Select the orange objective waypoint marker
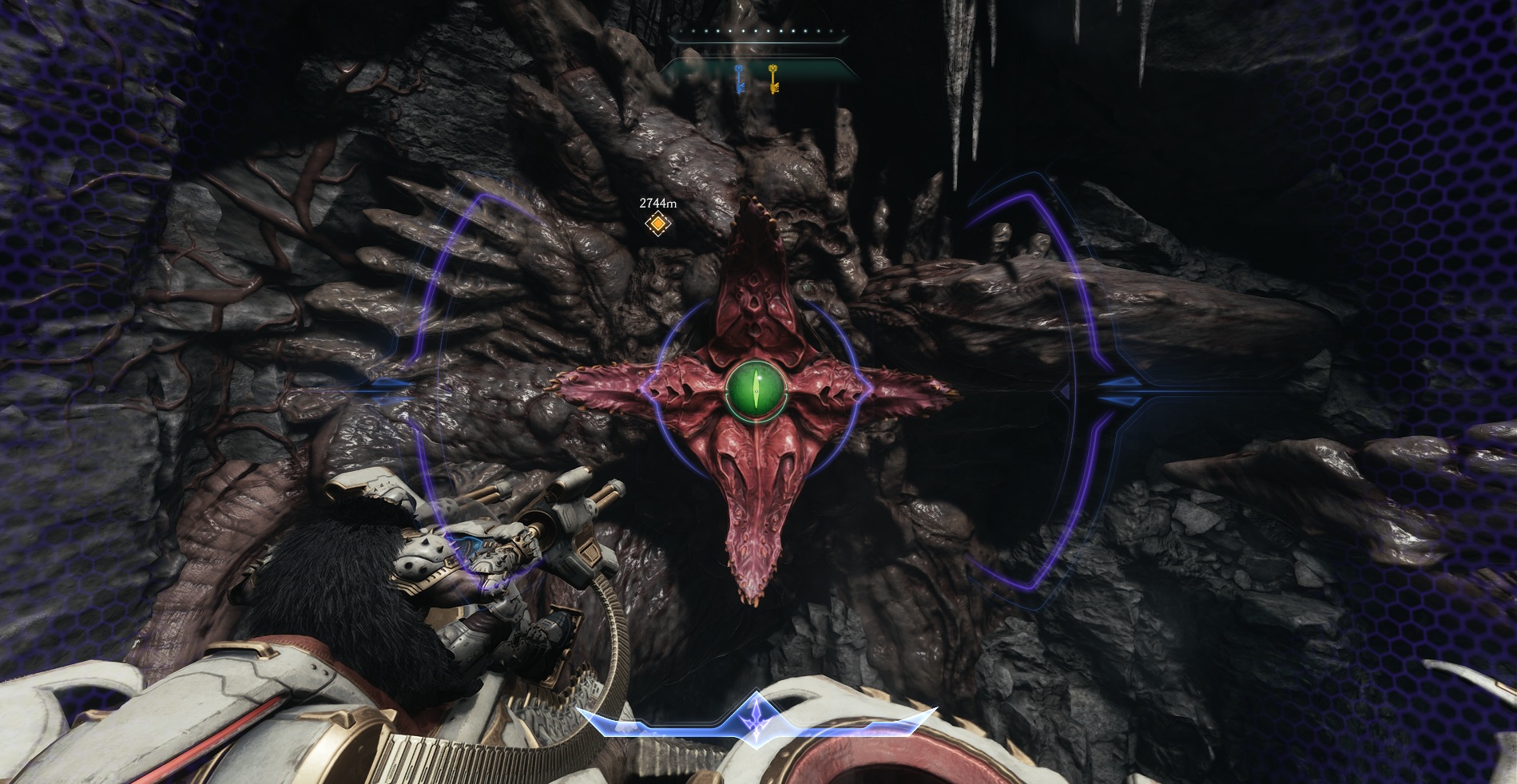This screenshot has height=784, width=1517. pos(657,225)
